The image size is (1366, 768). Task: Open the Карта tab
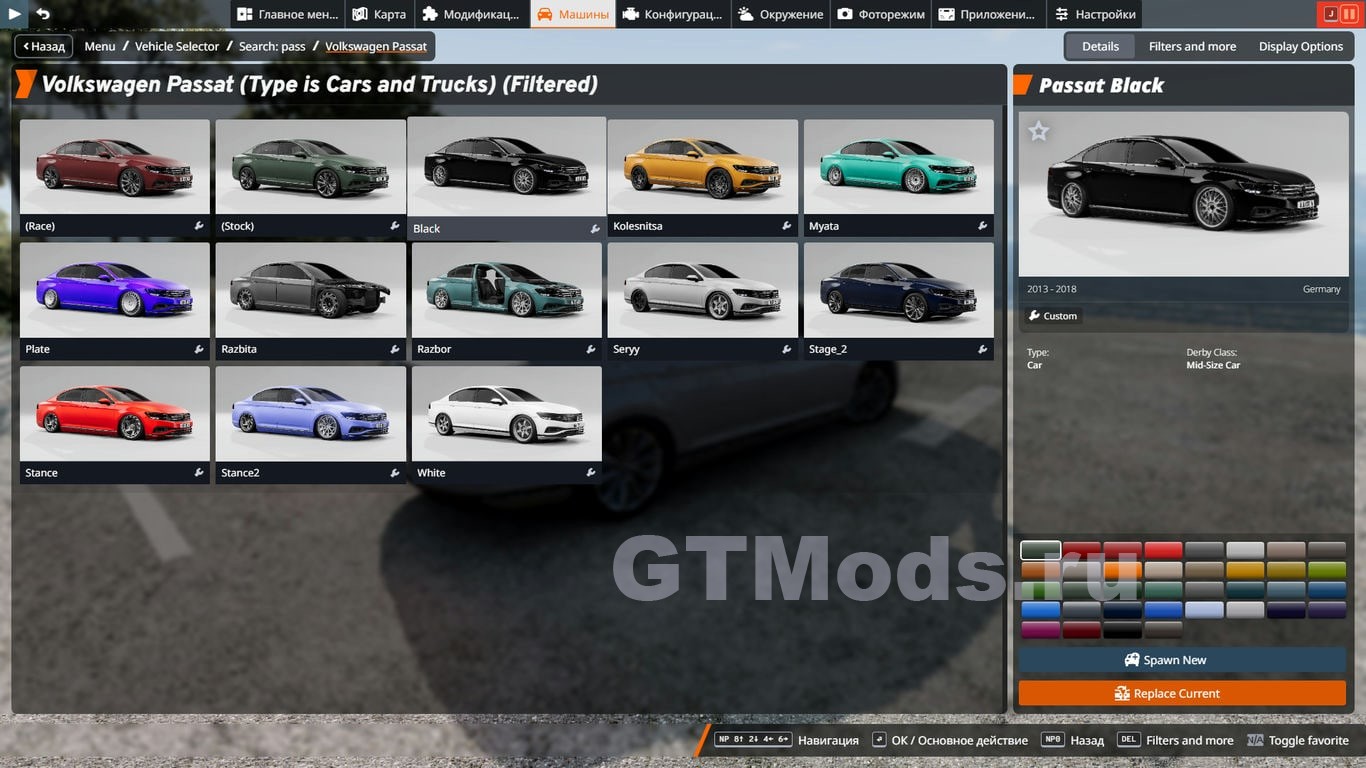pos(379,14)
